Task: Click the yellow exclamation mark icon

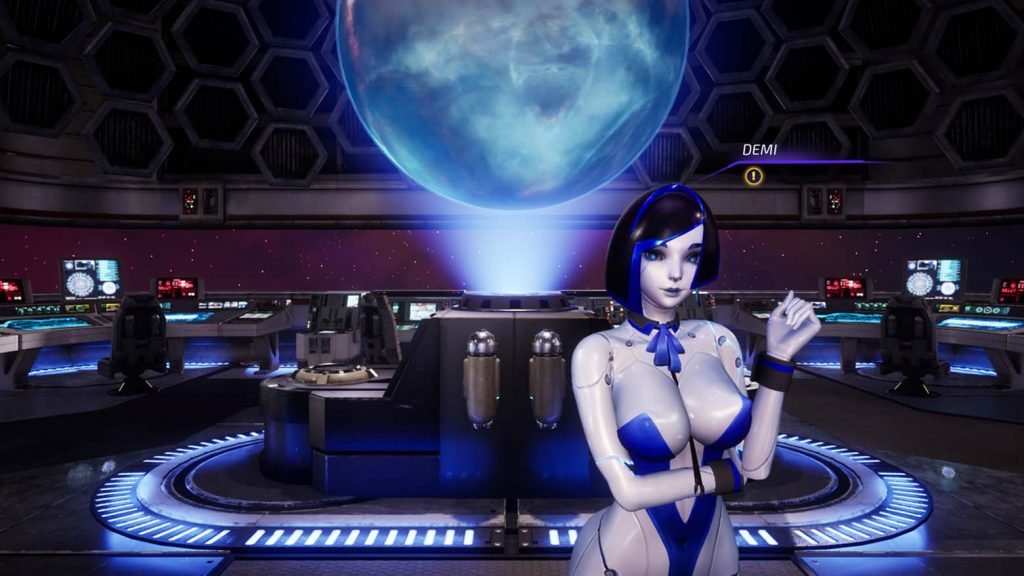Action: click(754, 177)
